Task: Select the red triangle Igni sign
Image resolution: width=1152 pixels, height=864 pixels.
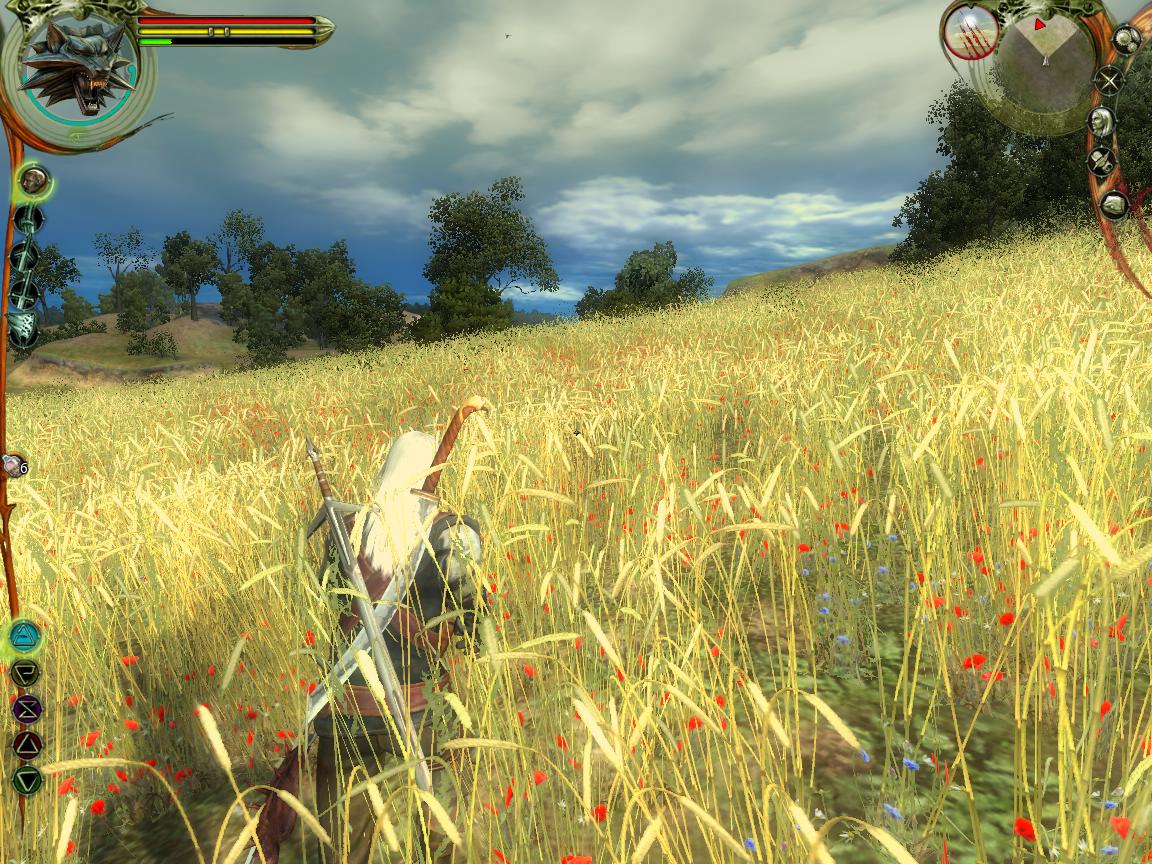Action: click(x=27, y=744)
